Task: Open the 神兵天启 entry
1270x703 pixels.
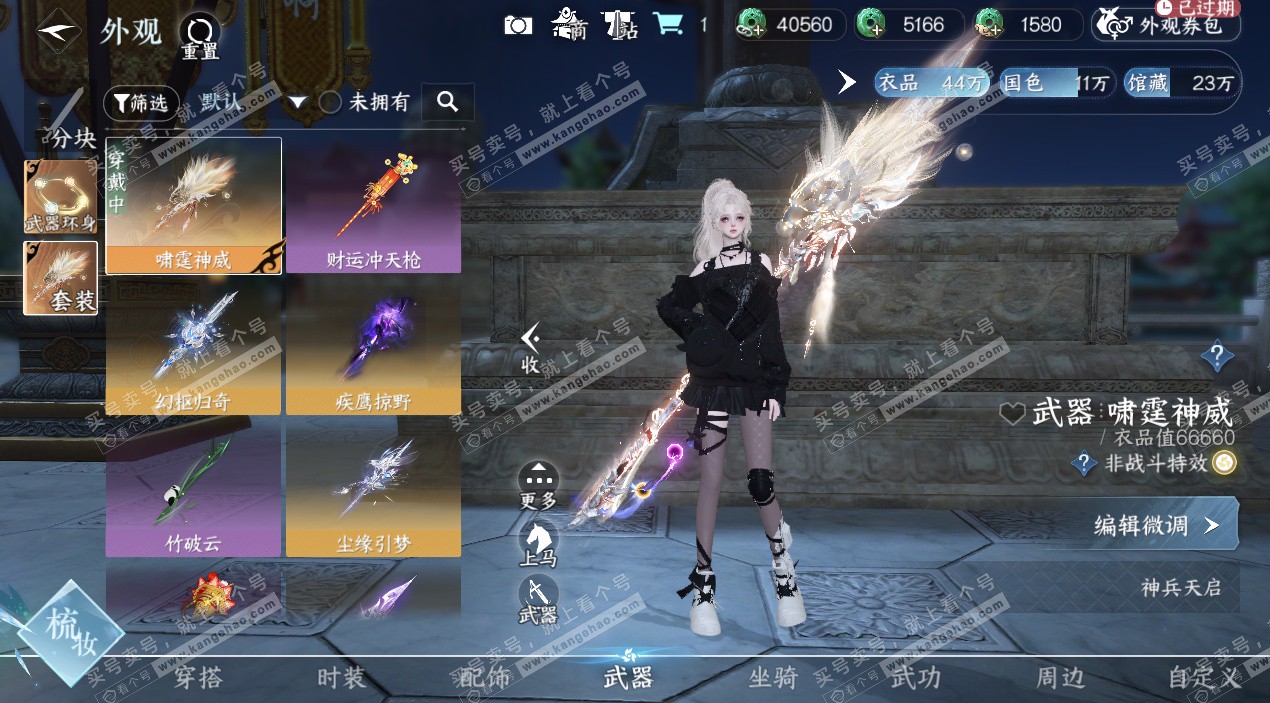Action: (1180, 587)
